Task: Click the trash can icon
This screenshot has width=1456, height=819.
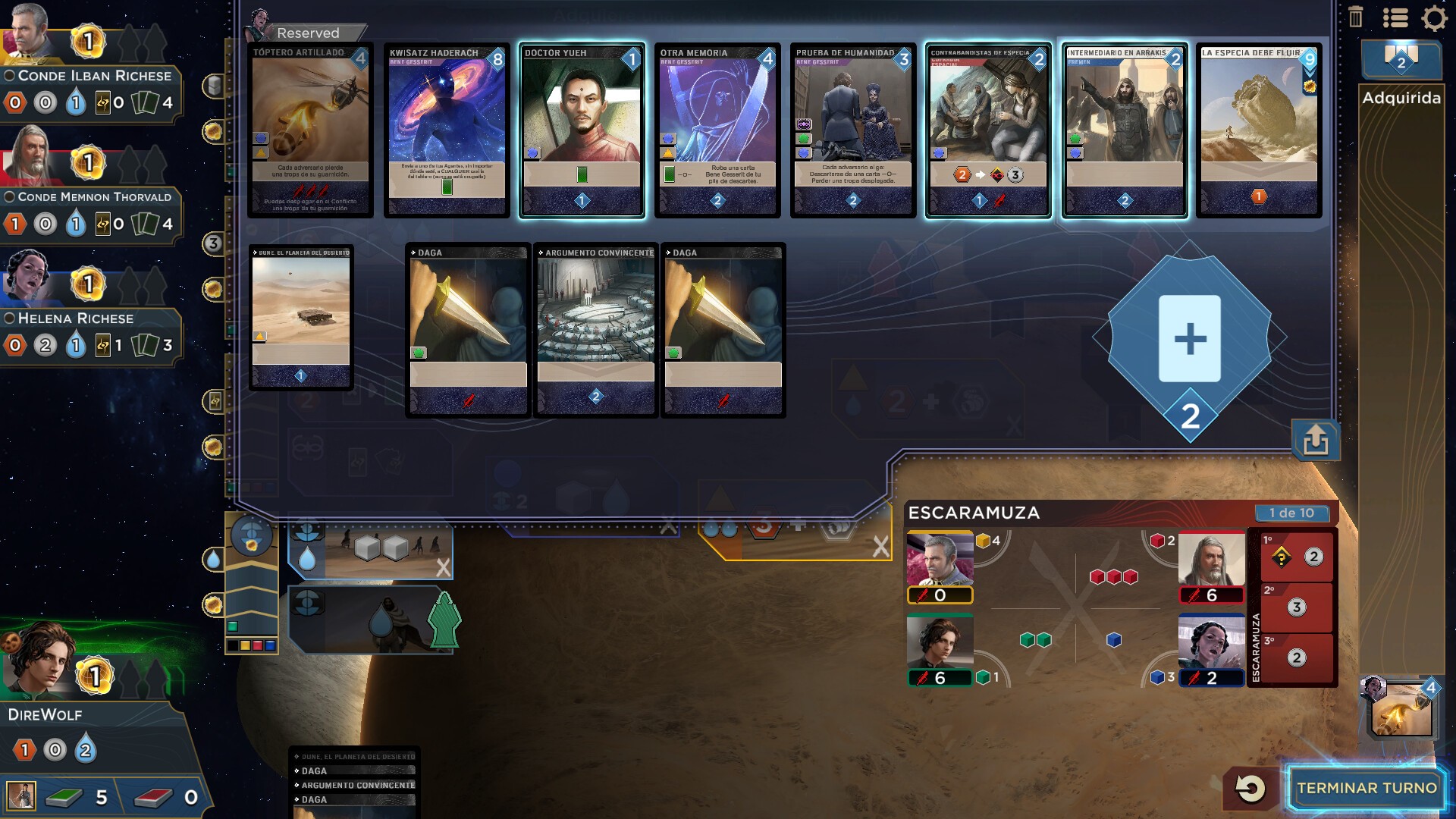Action: click(x=1356, y=17)
